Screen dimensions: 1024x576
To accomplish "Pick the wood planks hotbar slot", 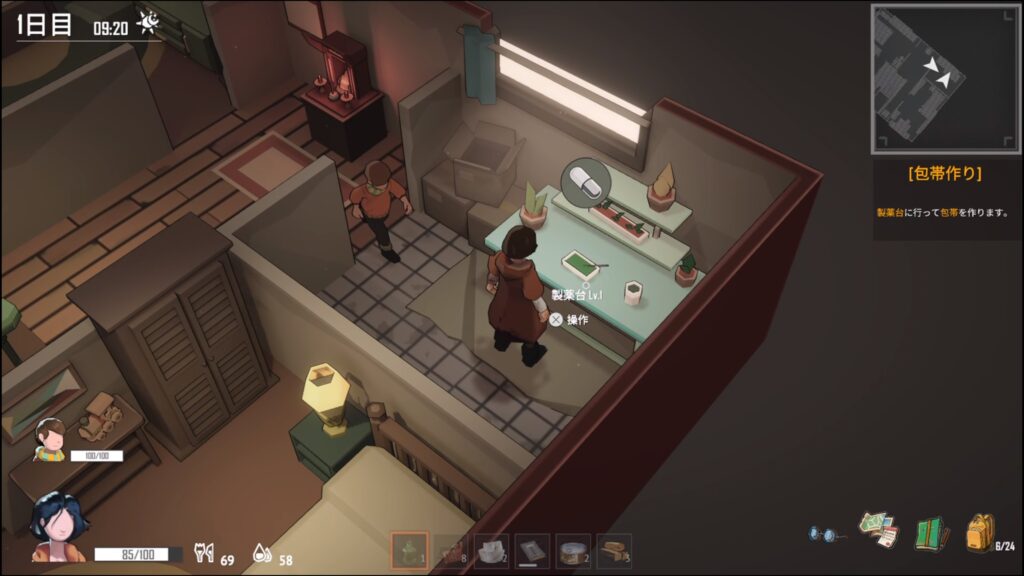I will [x=614, y=550].
